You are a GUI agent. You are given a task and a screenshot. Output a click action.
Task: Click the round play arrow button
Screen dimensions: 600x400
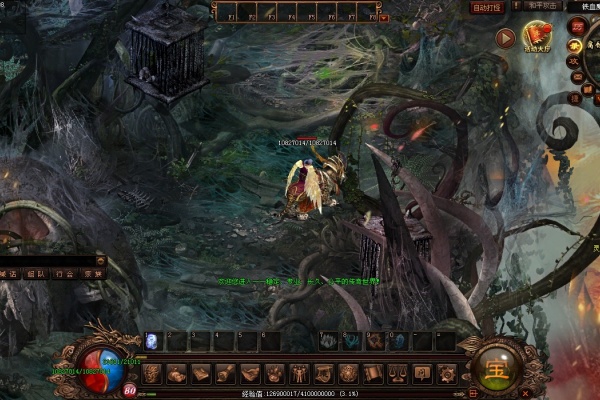click(505, 39)
